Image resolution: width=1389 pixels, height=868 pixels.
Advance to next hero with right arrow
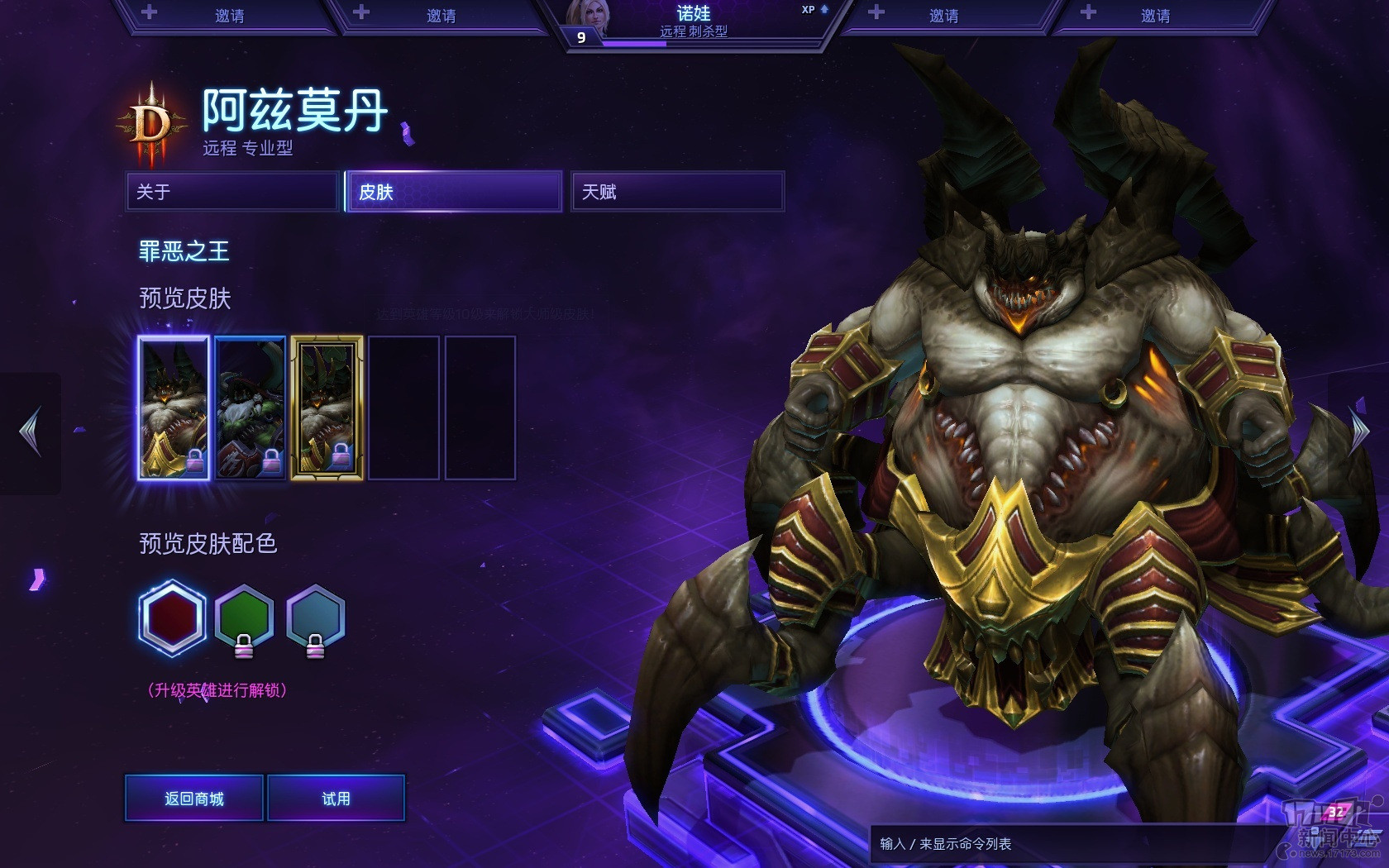tap(1358, 430)
